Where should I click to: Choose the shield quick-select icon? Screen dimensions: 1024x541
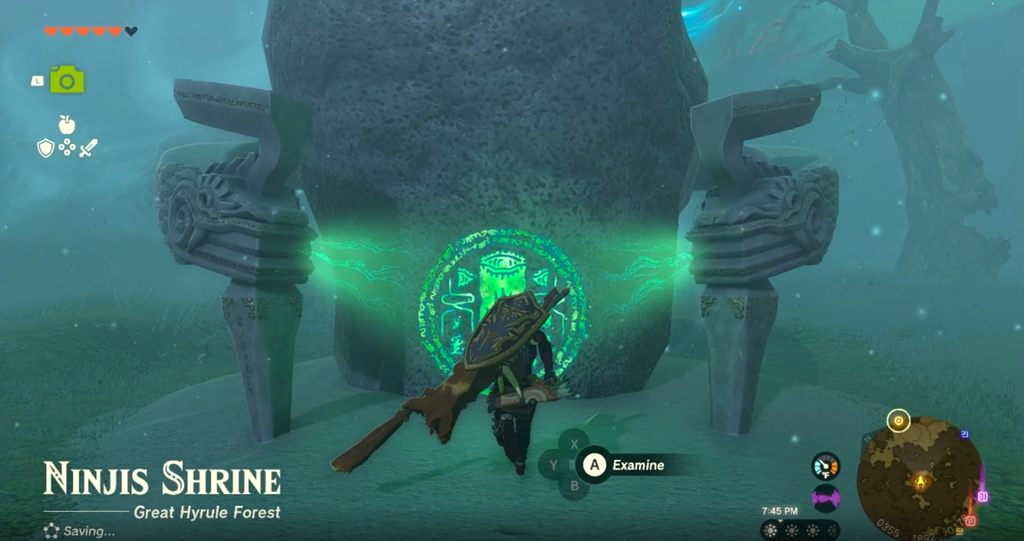(45, 148)
